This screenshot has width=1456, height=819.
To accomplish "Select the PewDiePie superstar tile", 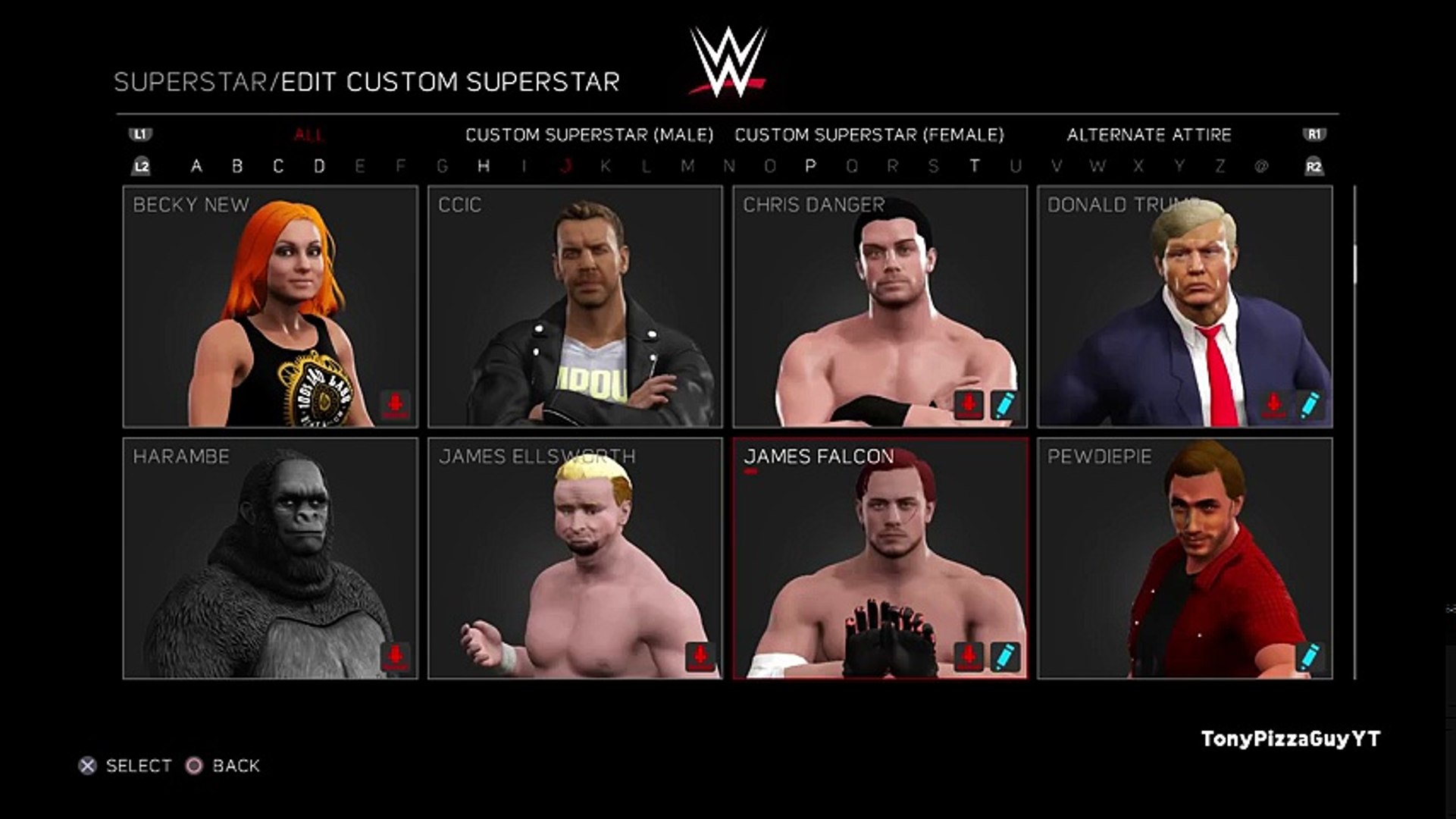I will click(1185, 558).
